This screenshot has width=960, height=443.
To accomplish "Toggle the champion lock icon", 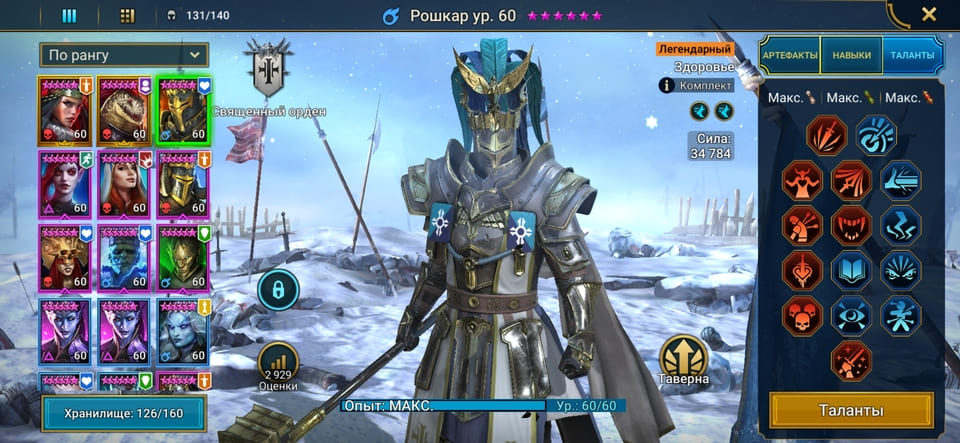I will point(278,290).
